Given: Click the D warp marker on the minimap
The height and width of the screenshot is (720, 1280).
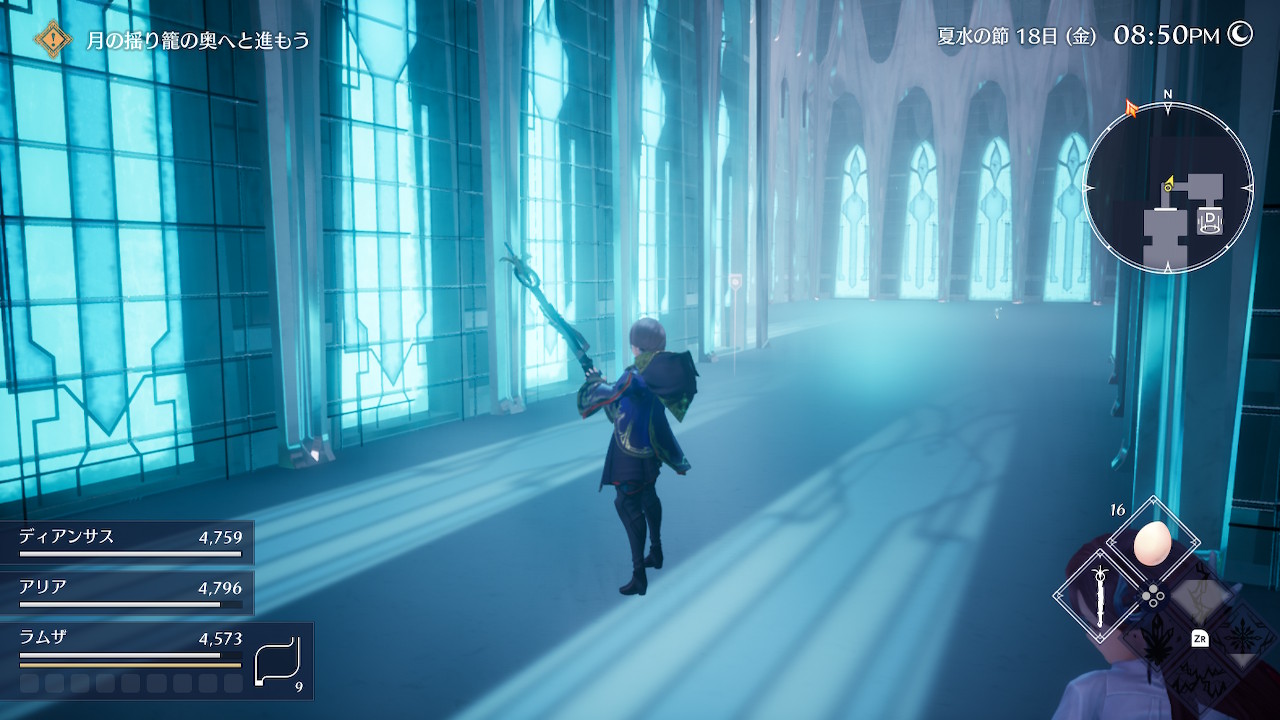Looking at the screenshot, I should click(1210, 219).
